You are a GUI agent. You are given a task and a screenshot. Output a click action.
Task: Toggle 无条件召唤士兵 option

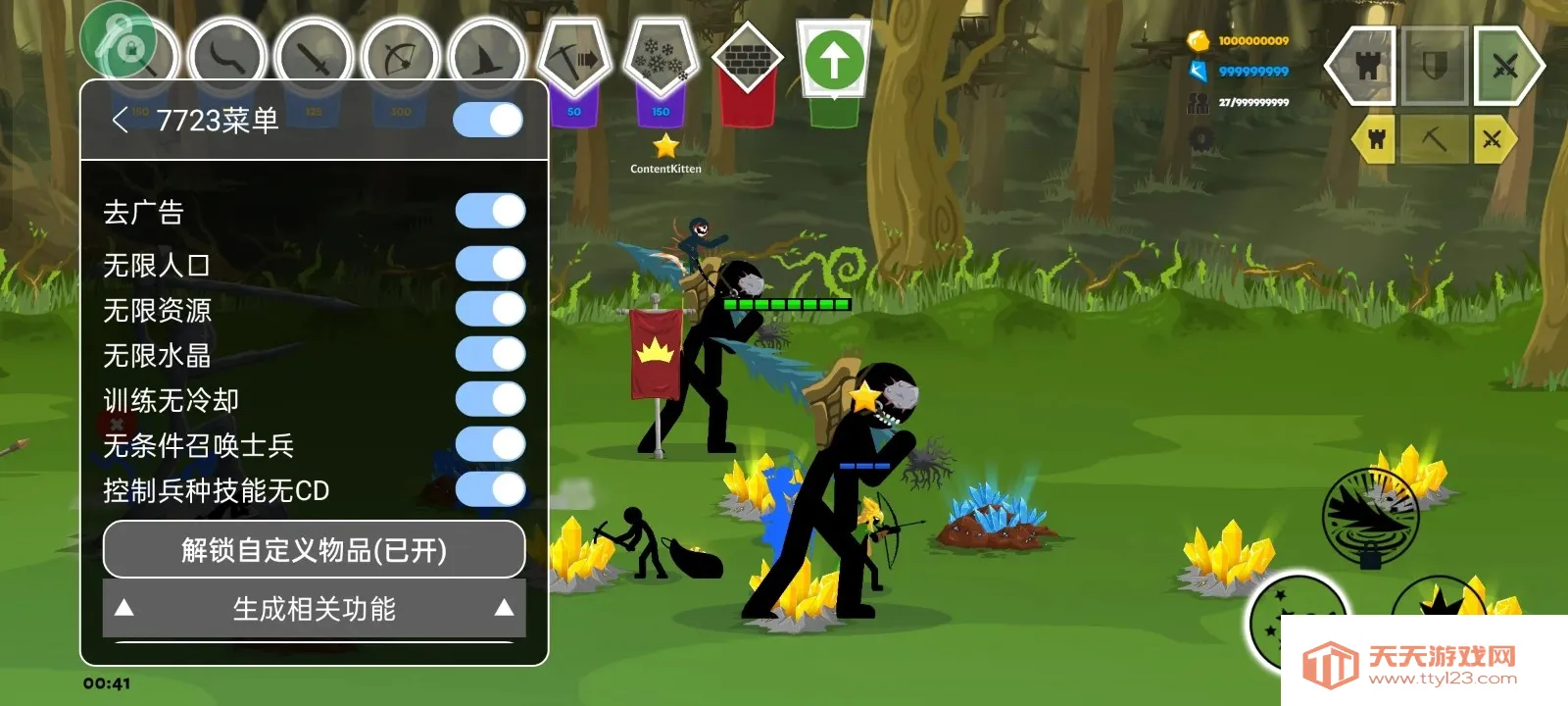[491, 444]
